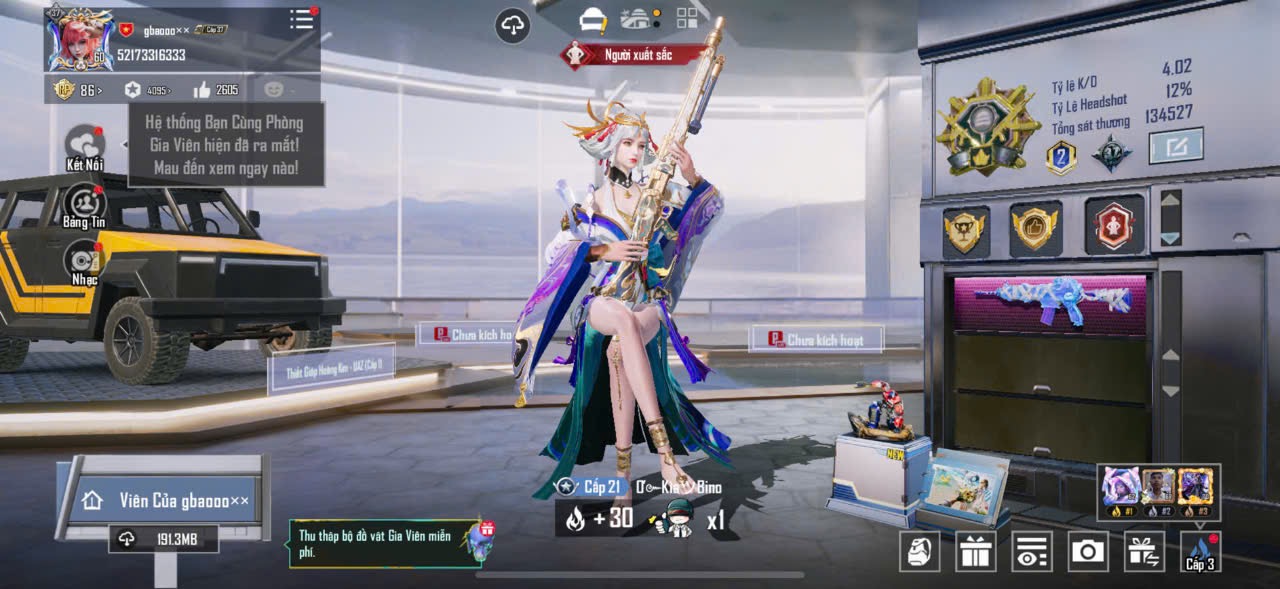The image size is (1280, 589).
Task: Open the Cấp 3 blue flame button
Action: coord(1200,551)
